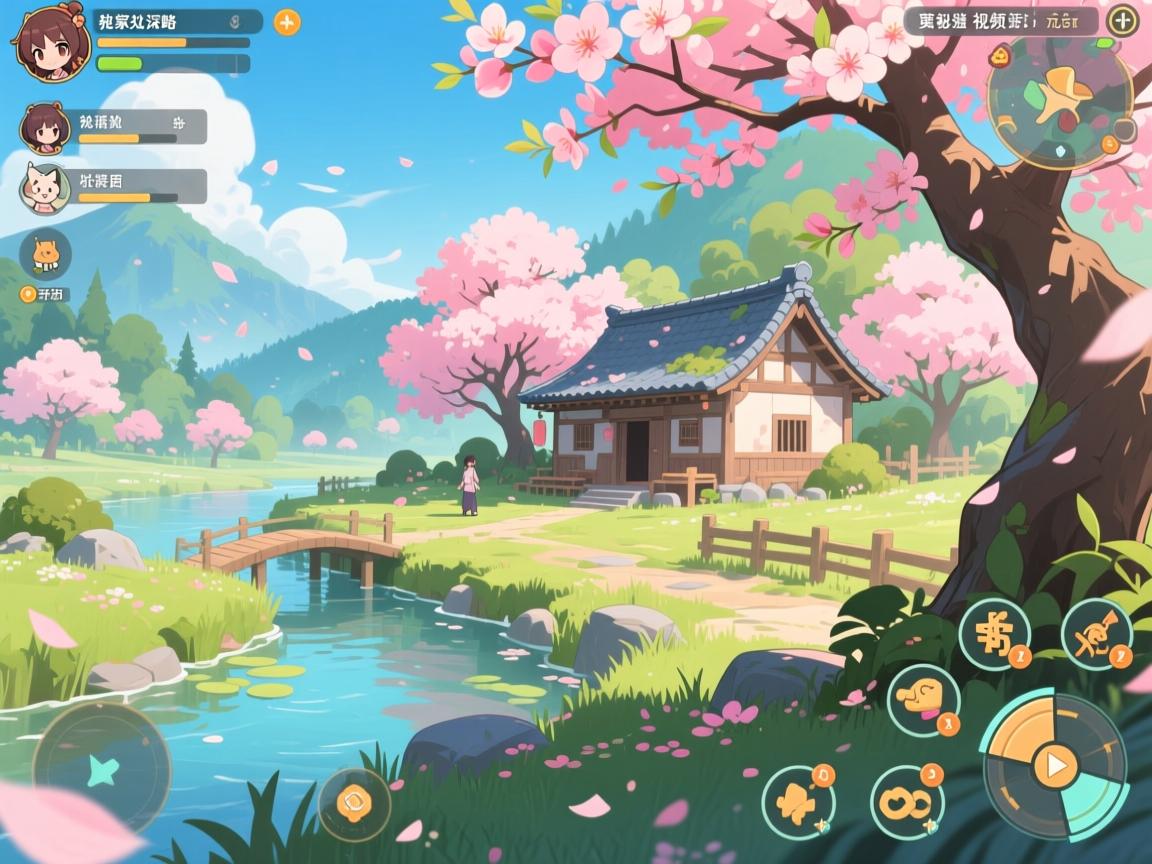Select the brown-haired party member portrait
Screen dimensions: 1152x864
[x=44, y=128]
